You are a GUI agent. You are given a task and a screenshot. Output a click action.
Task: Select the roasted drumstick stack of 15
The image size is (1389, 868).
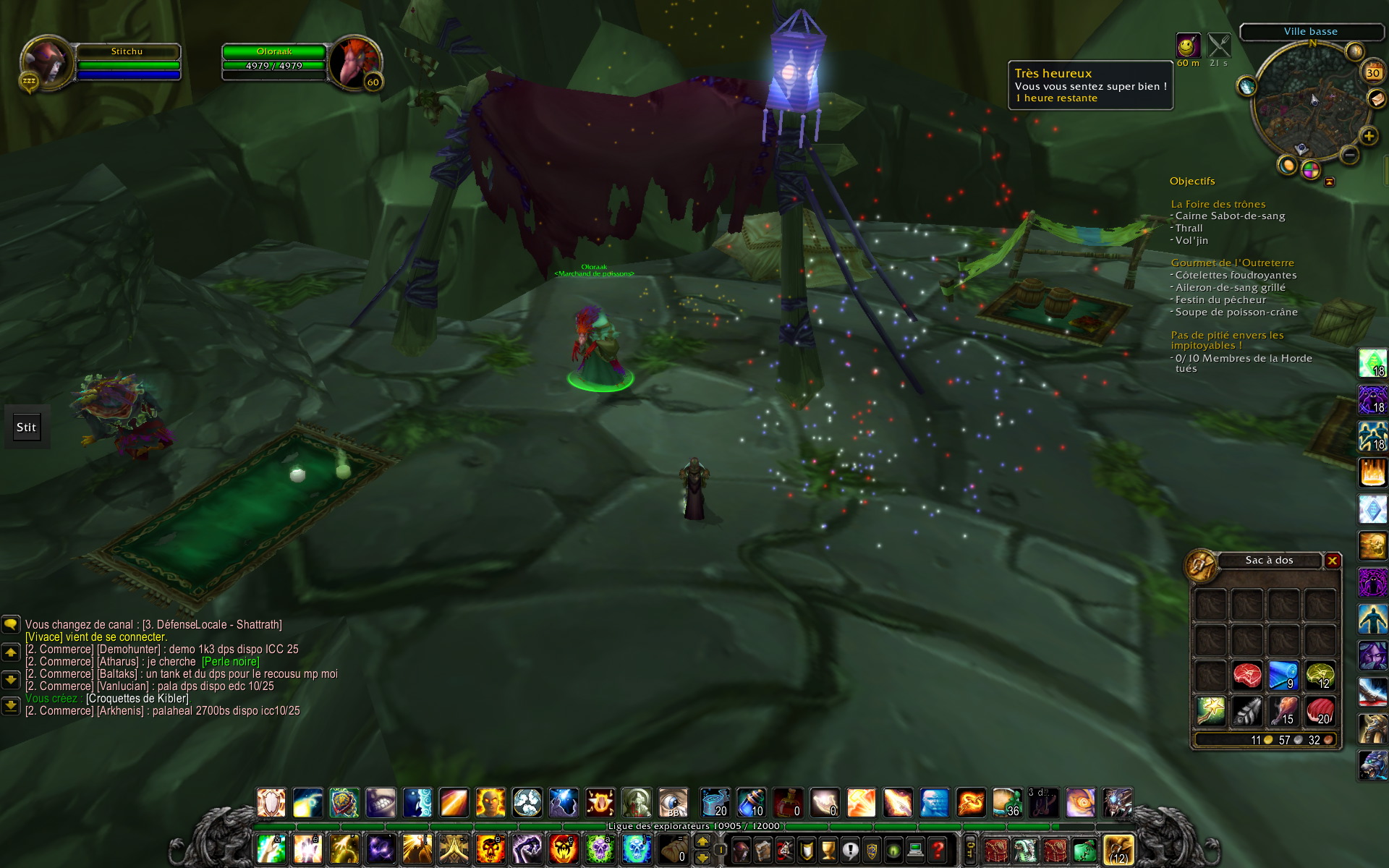coord(1283,712)
